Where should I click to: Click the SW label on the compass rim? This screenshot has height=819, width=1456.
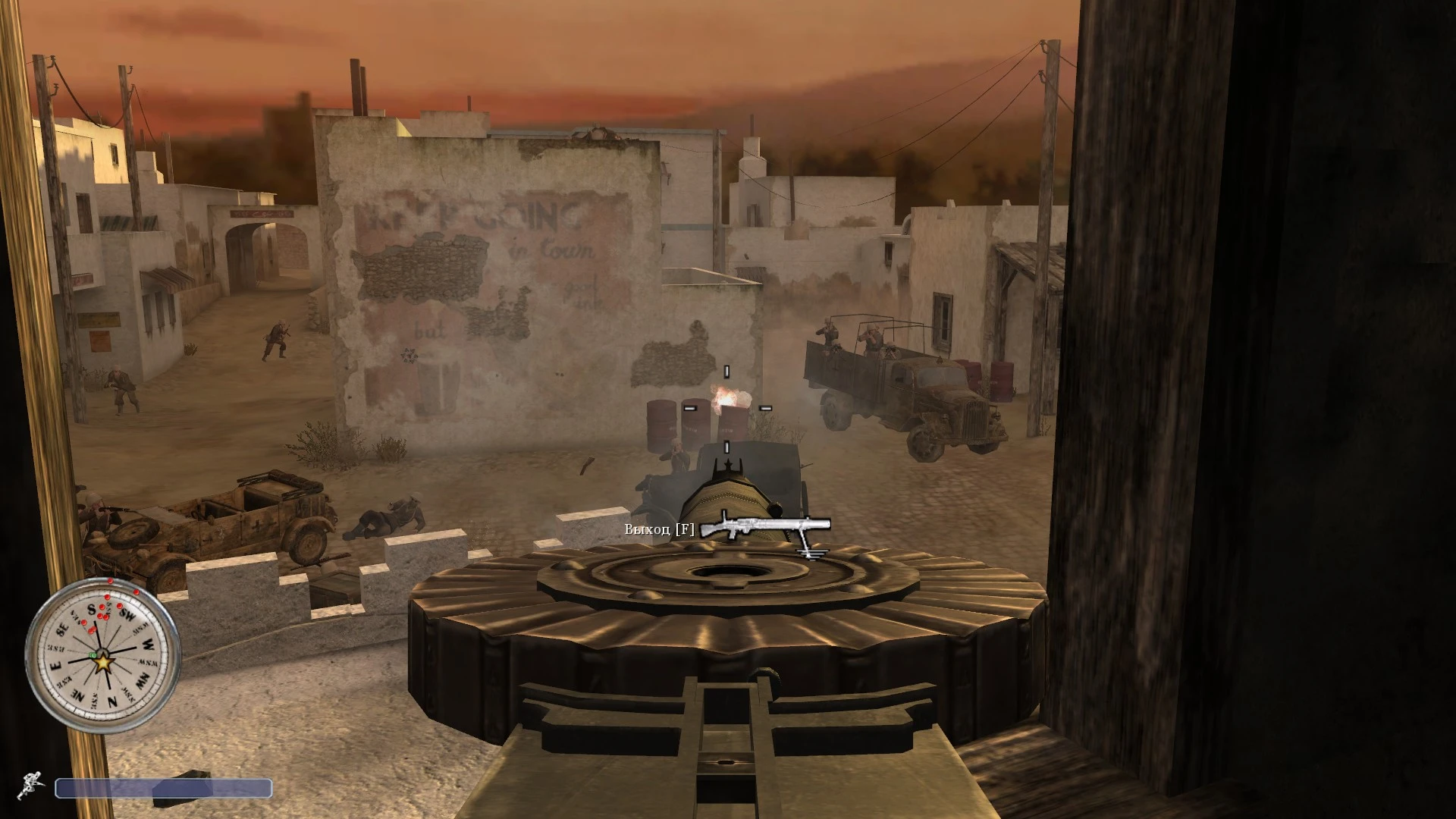(x=126, y=613)
